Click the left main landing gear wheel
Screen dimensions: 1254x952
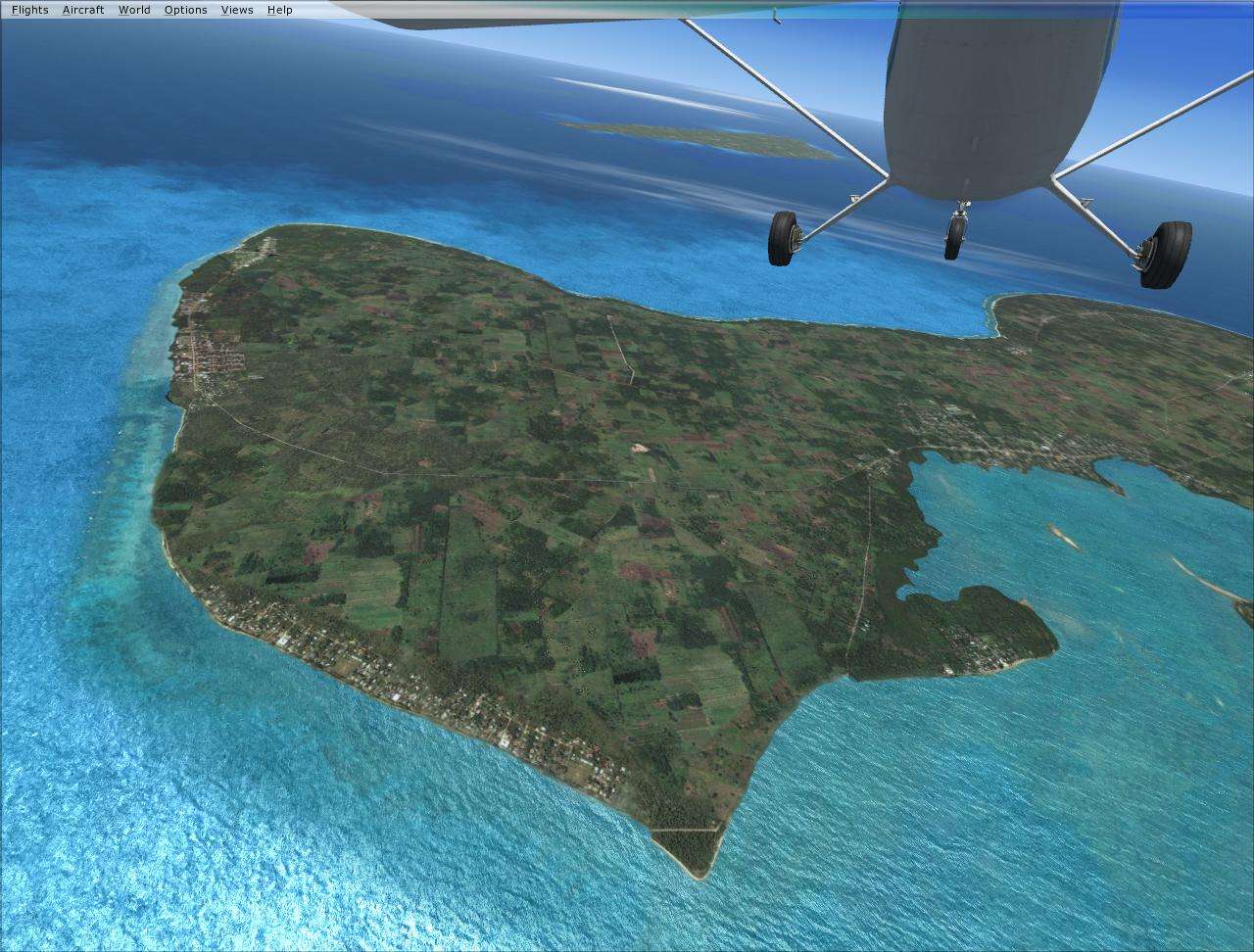click(784, 239)
